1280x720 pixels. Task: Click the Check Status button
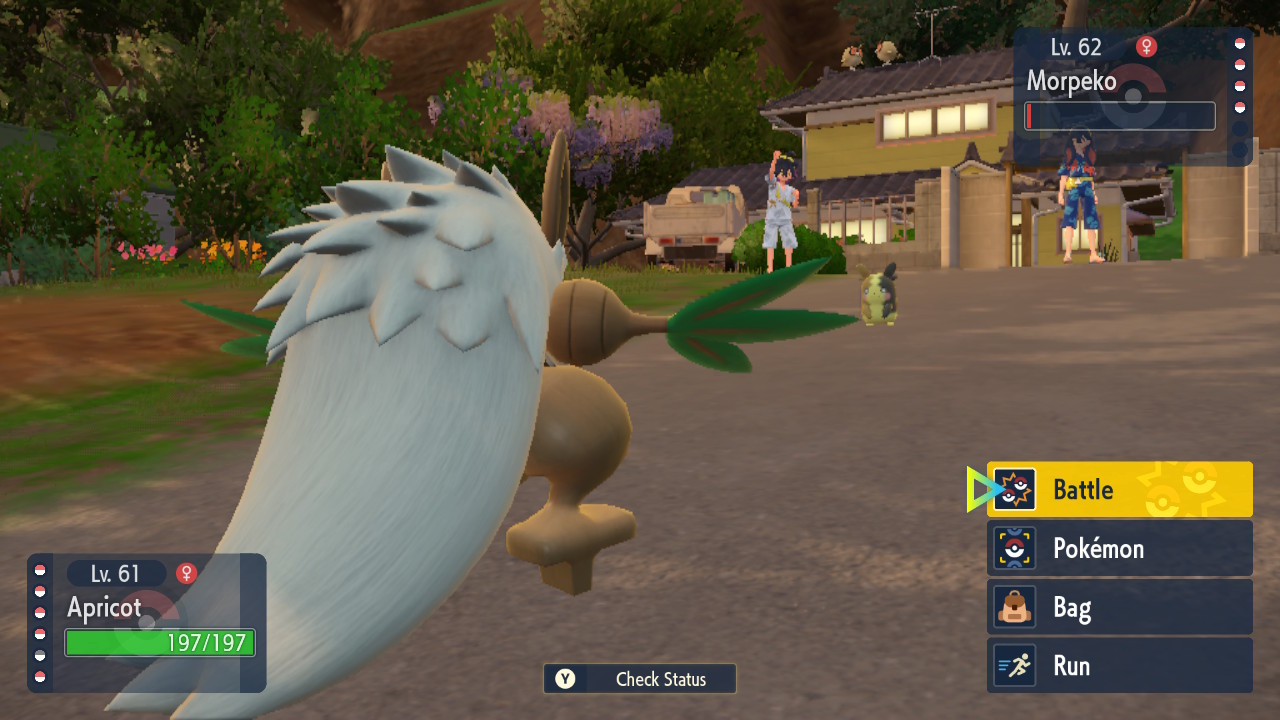[640, 679]
